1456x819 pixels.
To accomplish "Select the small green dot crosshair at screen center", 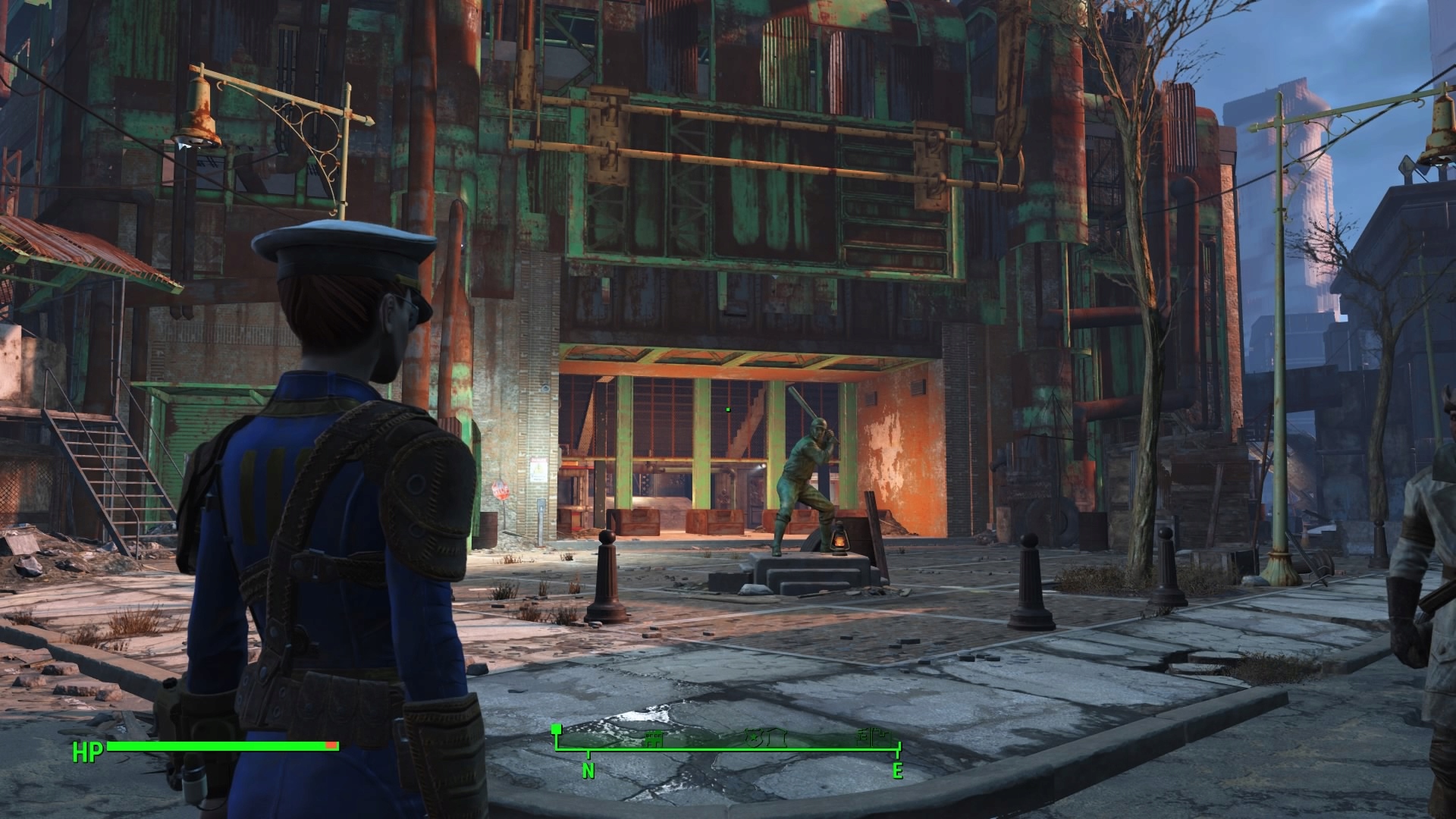I will click(726, 408).
